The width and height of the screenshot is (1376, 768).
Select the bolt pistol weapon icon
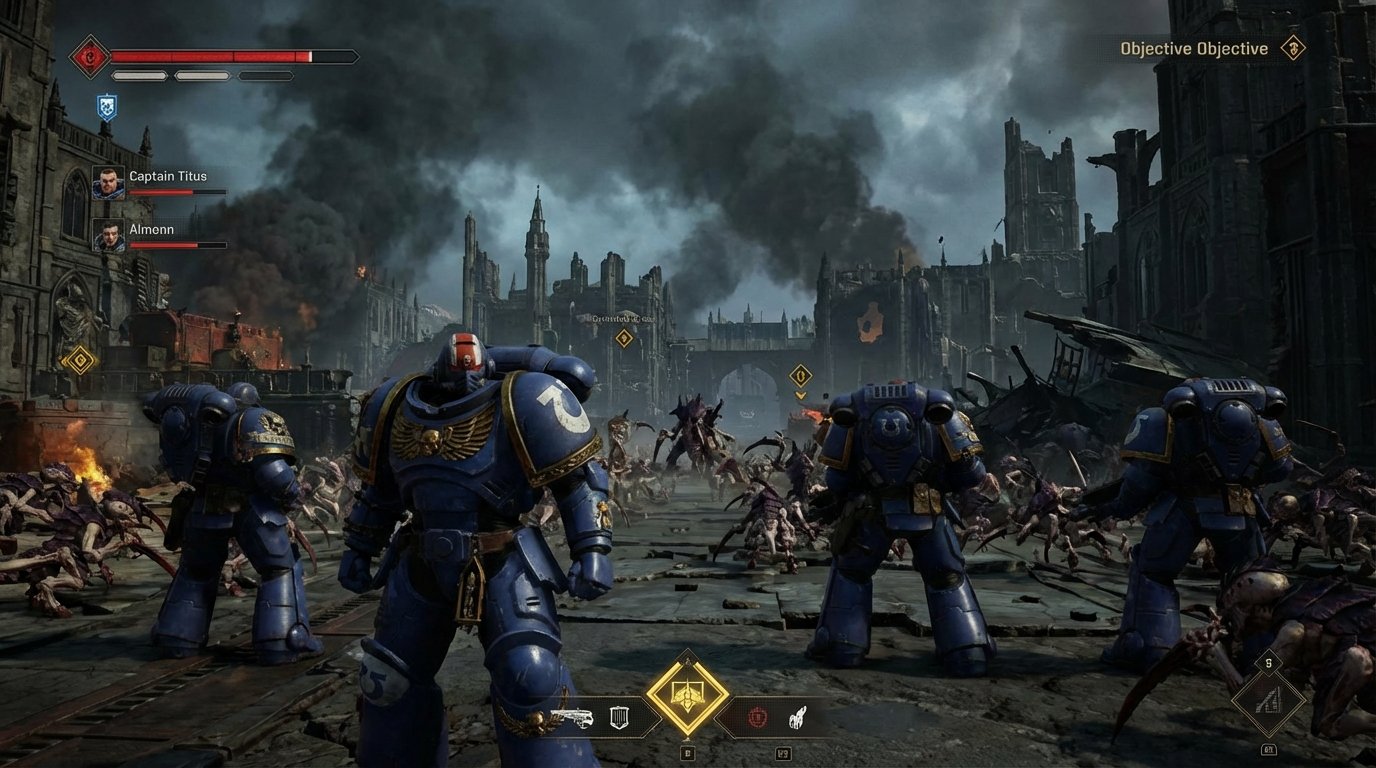[572, 718]
